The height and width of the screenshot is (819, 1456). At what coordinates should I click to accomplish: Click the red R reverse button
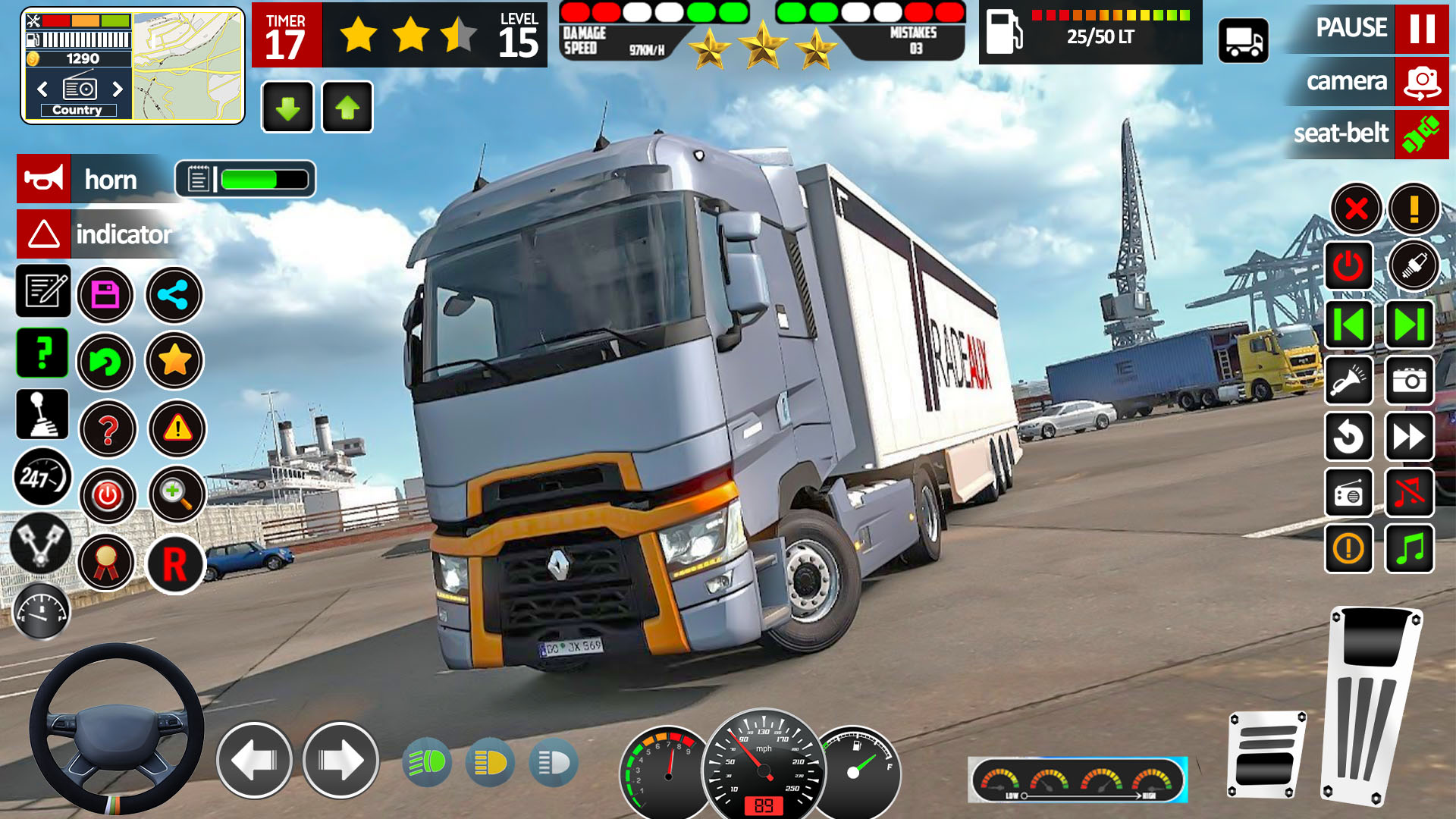point(175,564)
